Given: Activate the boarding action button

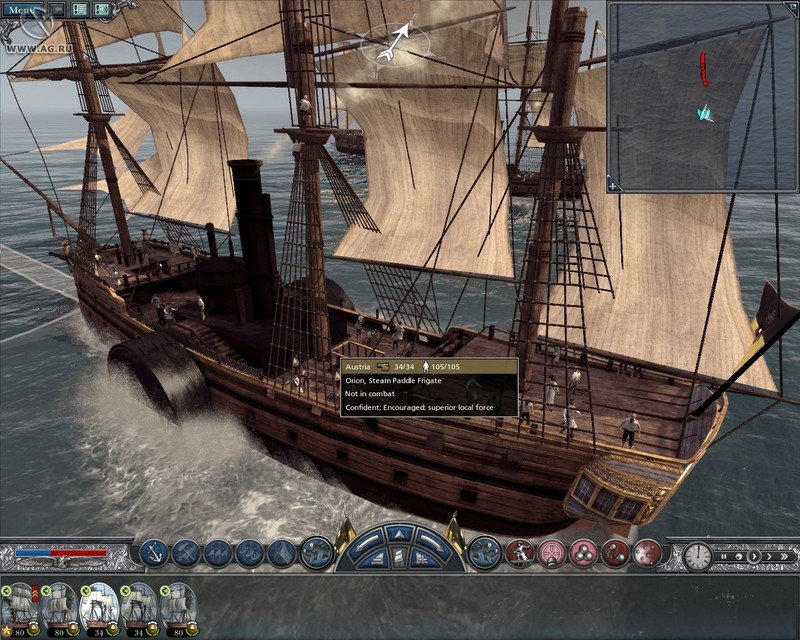Looking at the screenshot, I should [519, 552].
